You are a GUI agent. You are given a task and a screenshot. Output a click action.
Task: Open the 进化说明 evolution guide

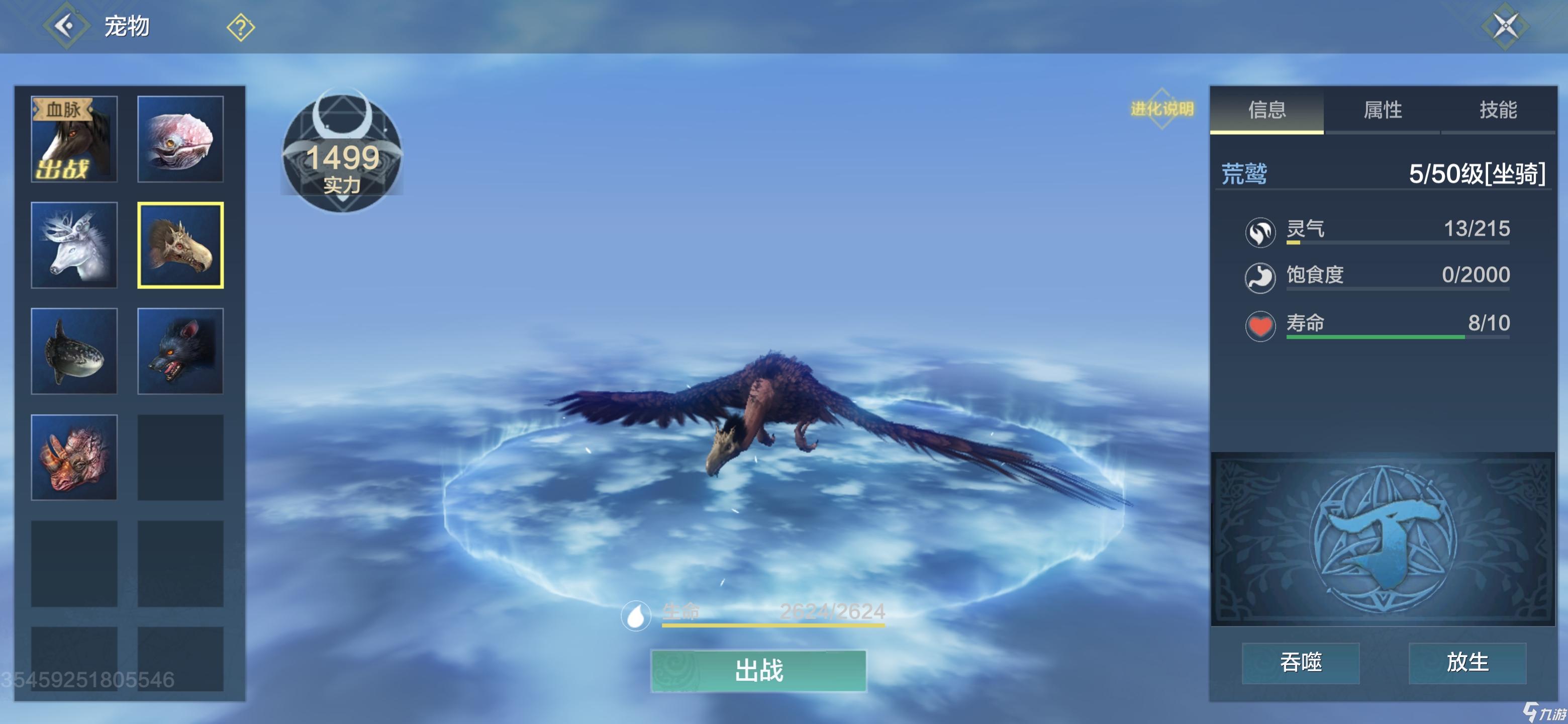pyautogui.click(x=1161, y=109)
